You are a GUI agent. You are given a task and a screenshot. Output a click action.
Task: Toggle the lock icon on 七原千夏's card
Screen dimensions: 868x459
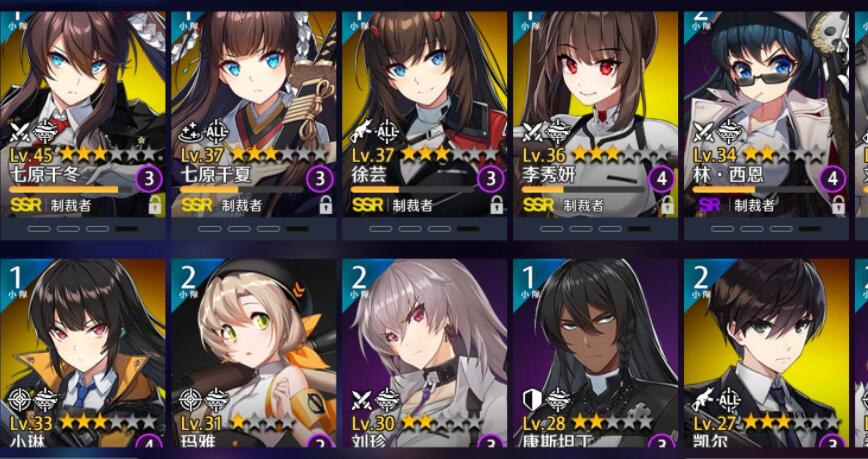pos(325,205)
